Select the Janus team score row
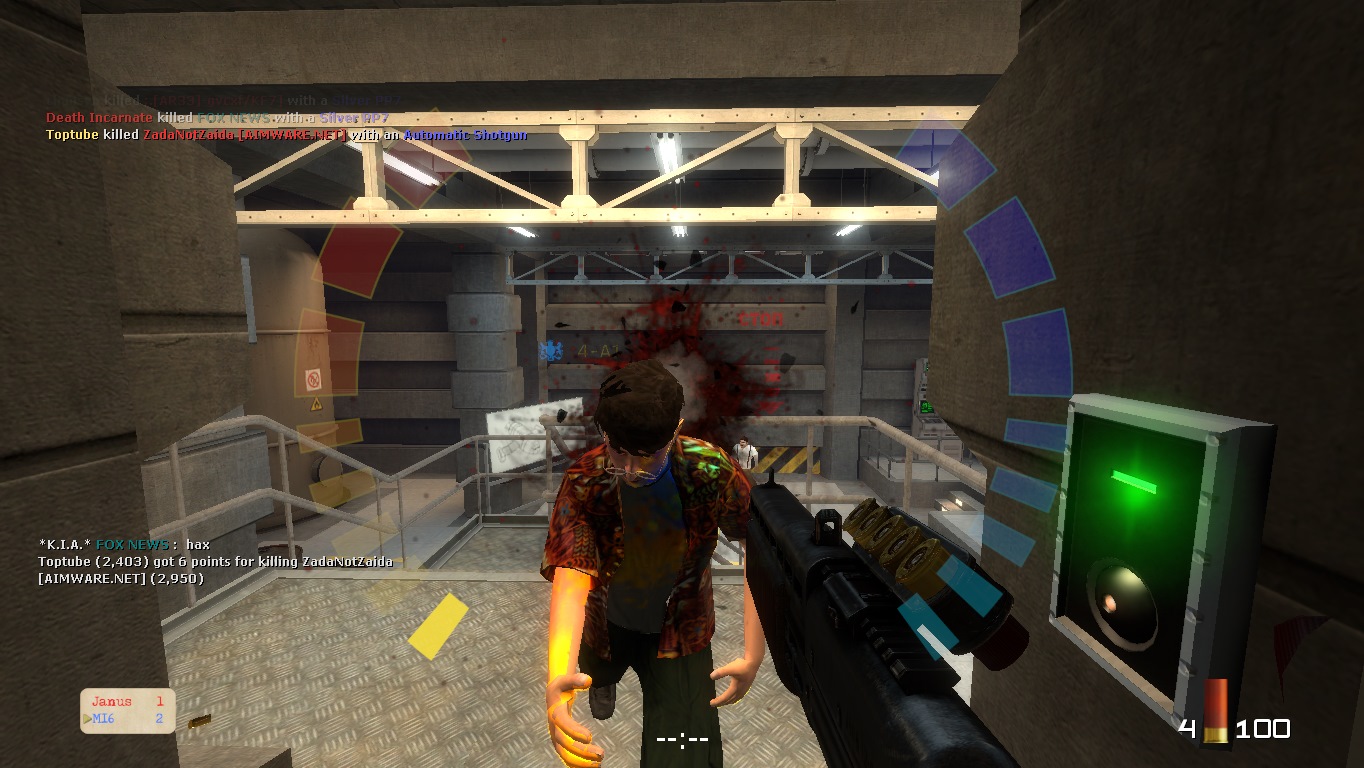1364x768 pixels. (127, 702)
